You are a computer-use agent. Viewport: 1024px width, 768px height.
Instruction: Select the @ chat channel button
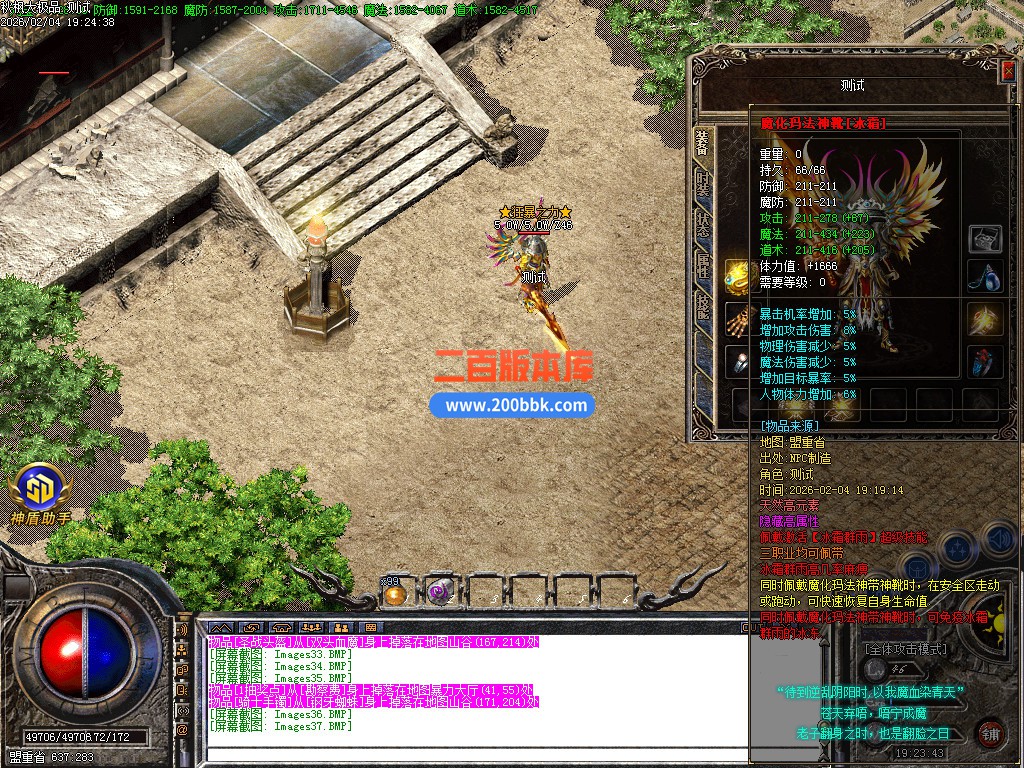click(182, 731)
